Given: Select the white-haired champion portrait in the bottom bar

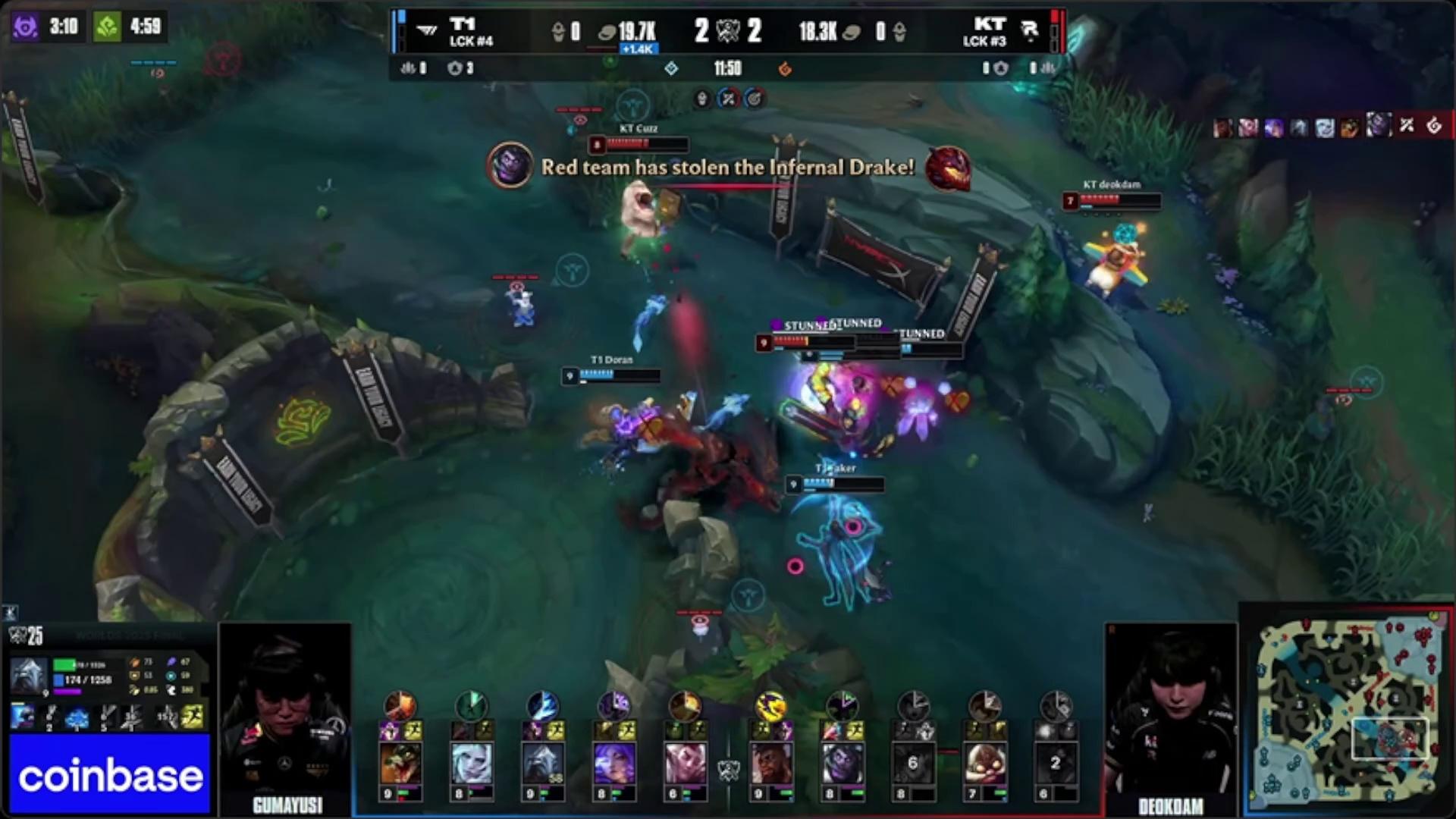Looking at the screenshot, I should coord(471,762).
